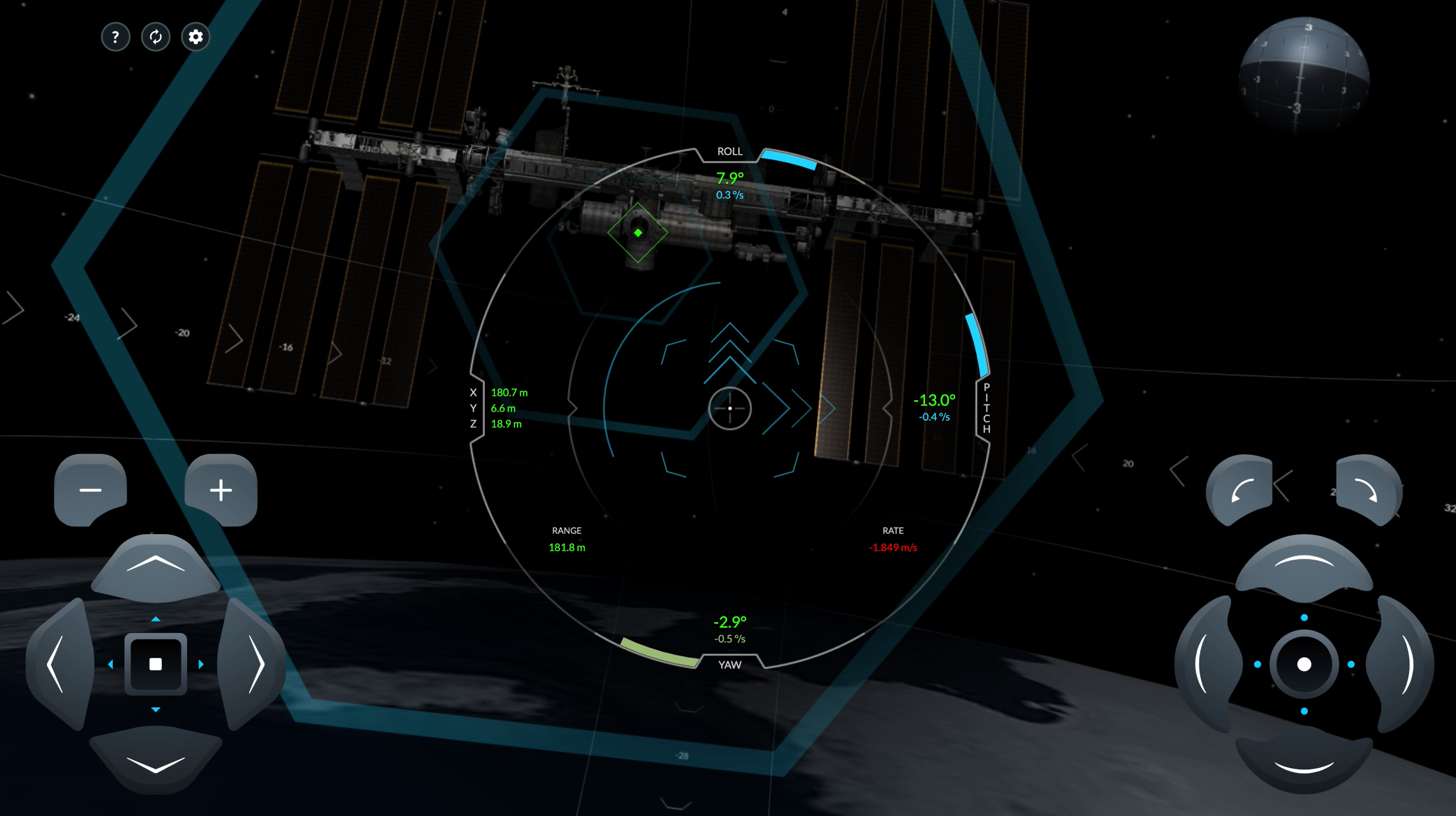The width and height of the screenshot is (1456, 816).
Task: Pitch up with the upper arc button
Action: coord(1304,565)
